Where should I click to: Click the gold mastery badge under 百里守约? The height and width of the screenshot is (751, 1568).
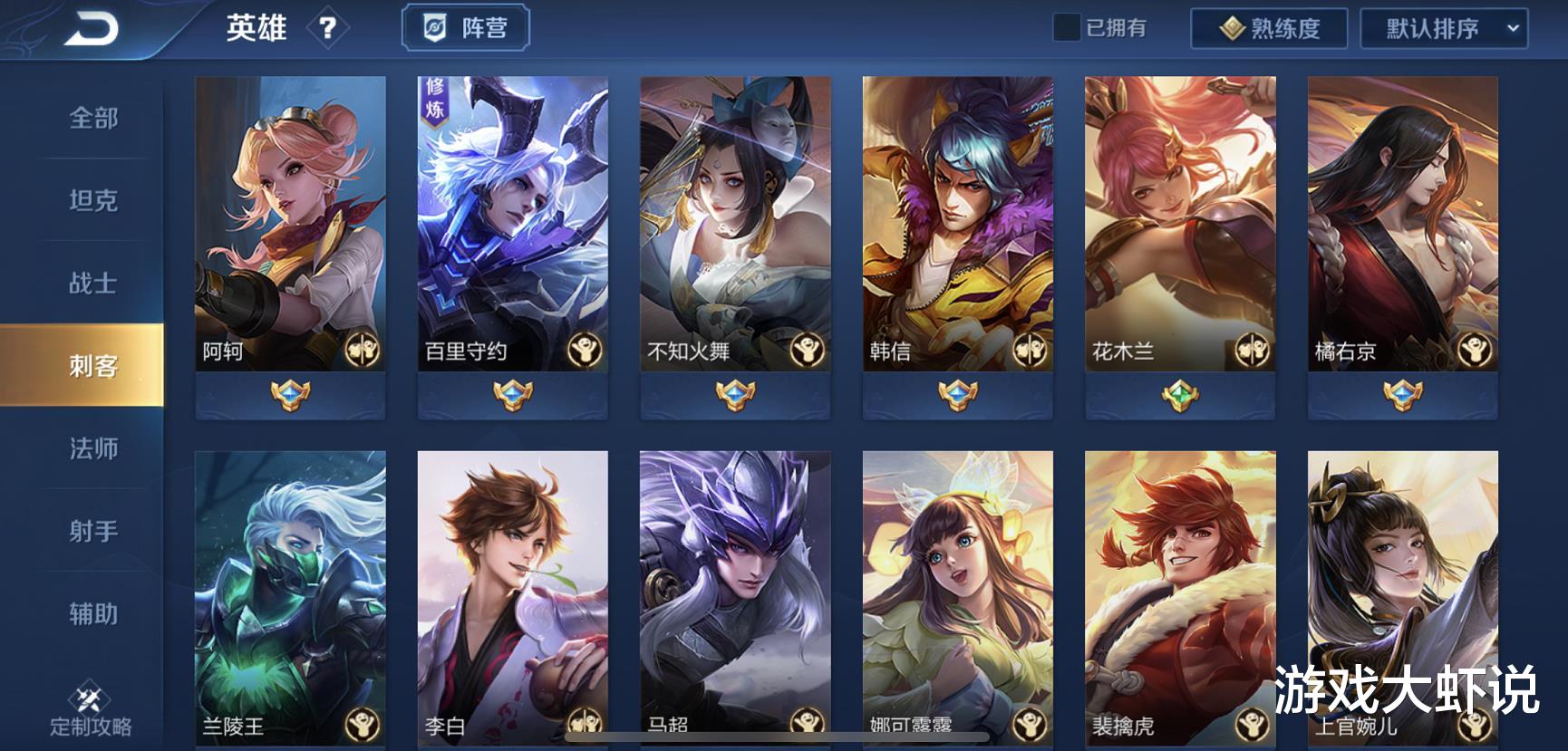(x=515, y=394)
